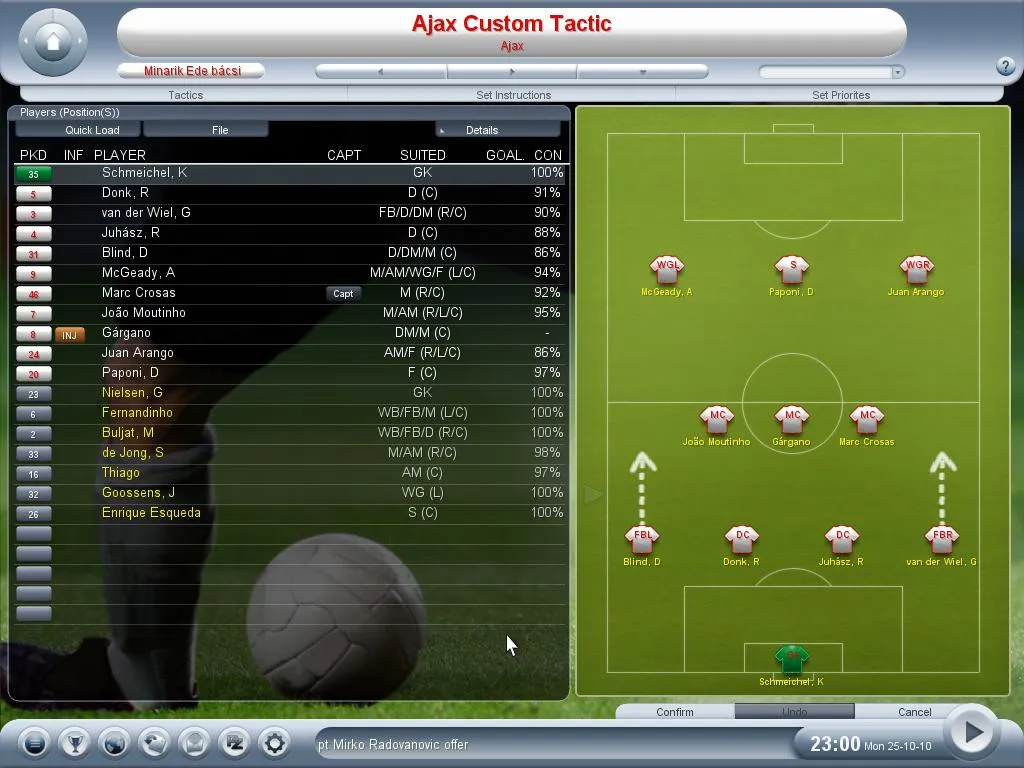Show player Details view
This screenshot has height=768, width=1024.
point(497,130)
